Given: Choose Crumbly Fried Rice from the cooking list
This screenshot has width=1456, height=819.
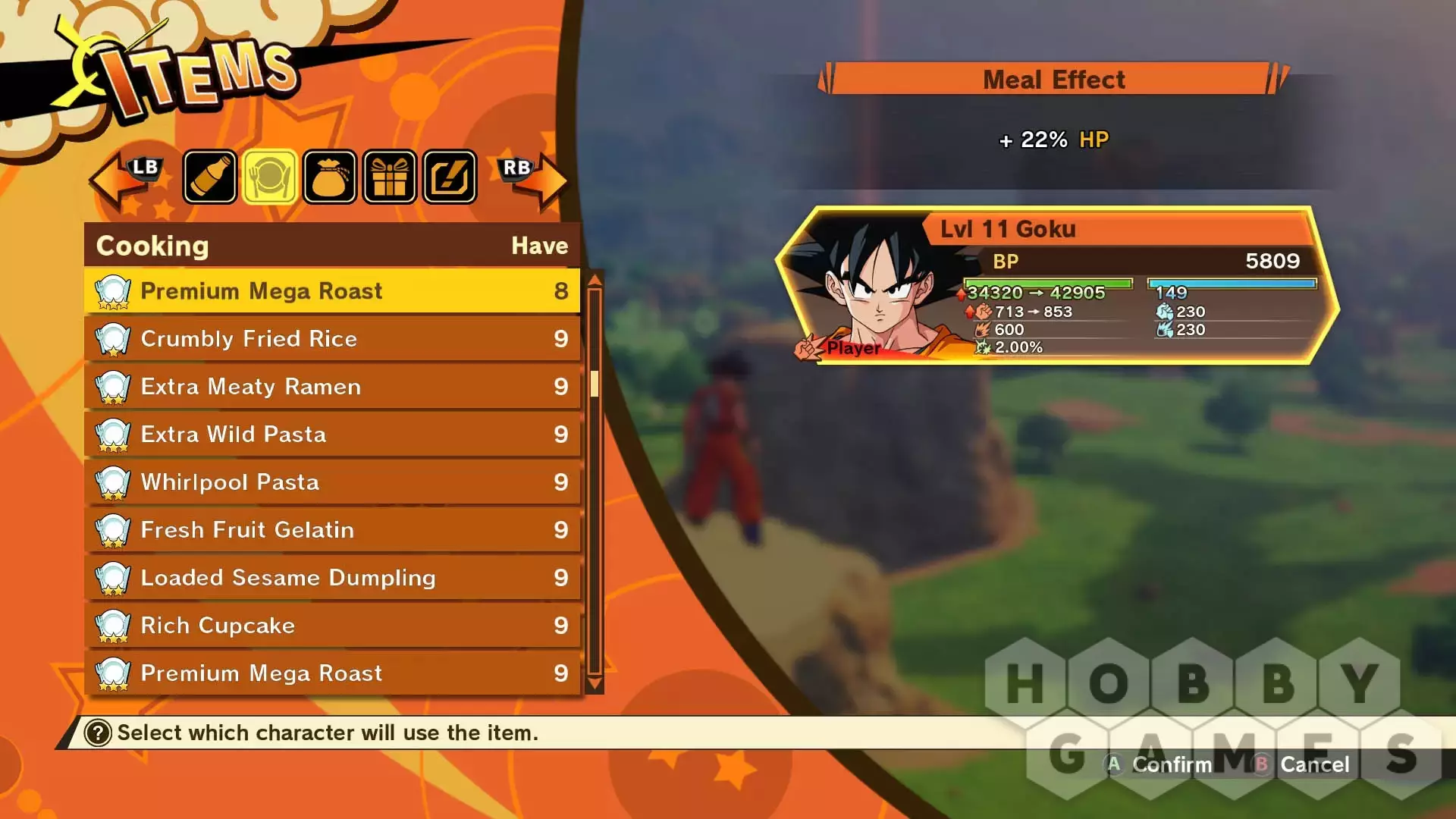Looking at the screenshot, I should click(x=332, y=339).
